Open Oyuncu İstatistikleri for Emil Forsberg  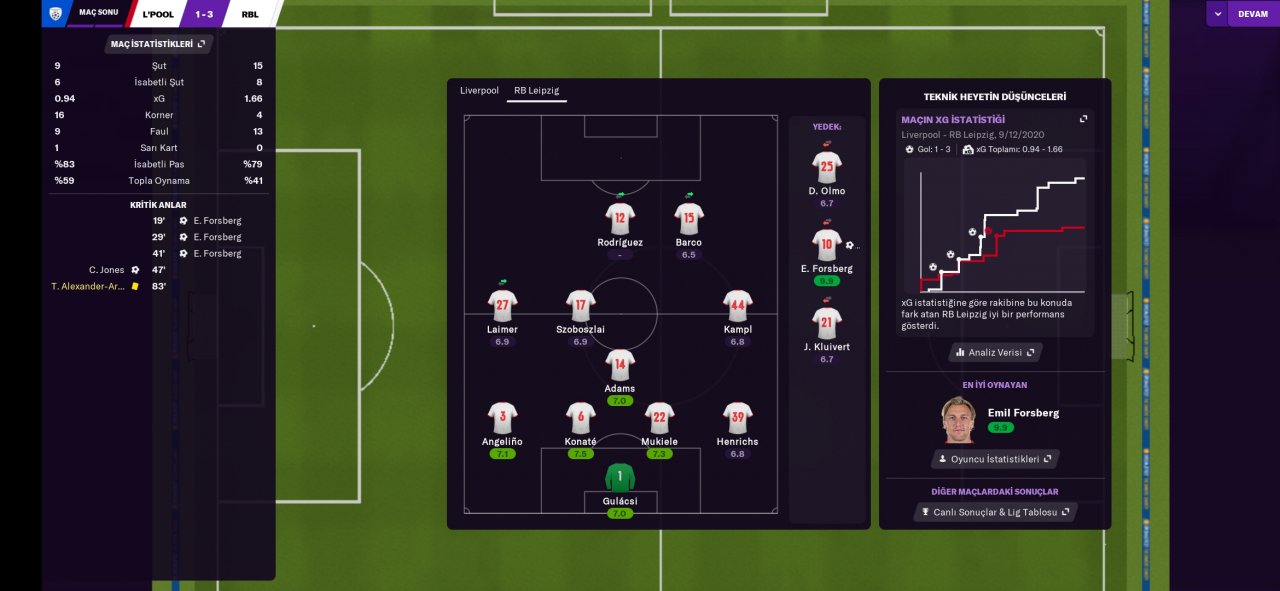click(x=995, y=459)
